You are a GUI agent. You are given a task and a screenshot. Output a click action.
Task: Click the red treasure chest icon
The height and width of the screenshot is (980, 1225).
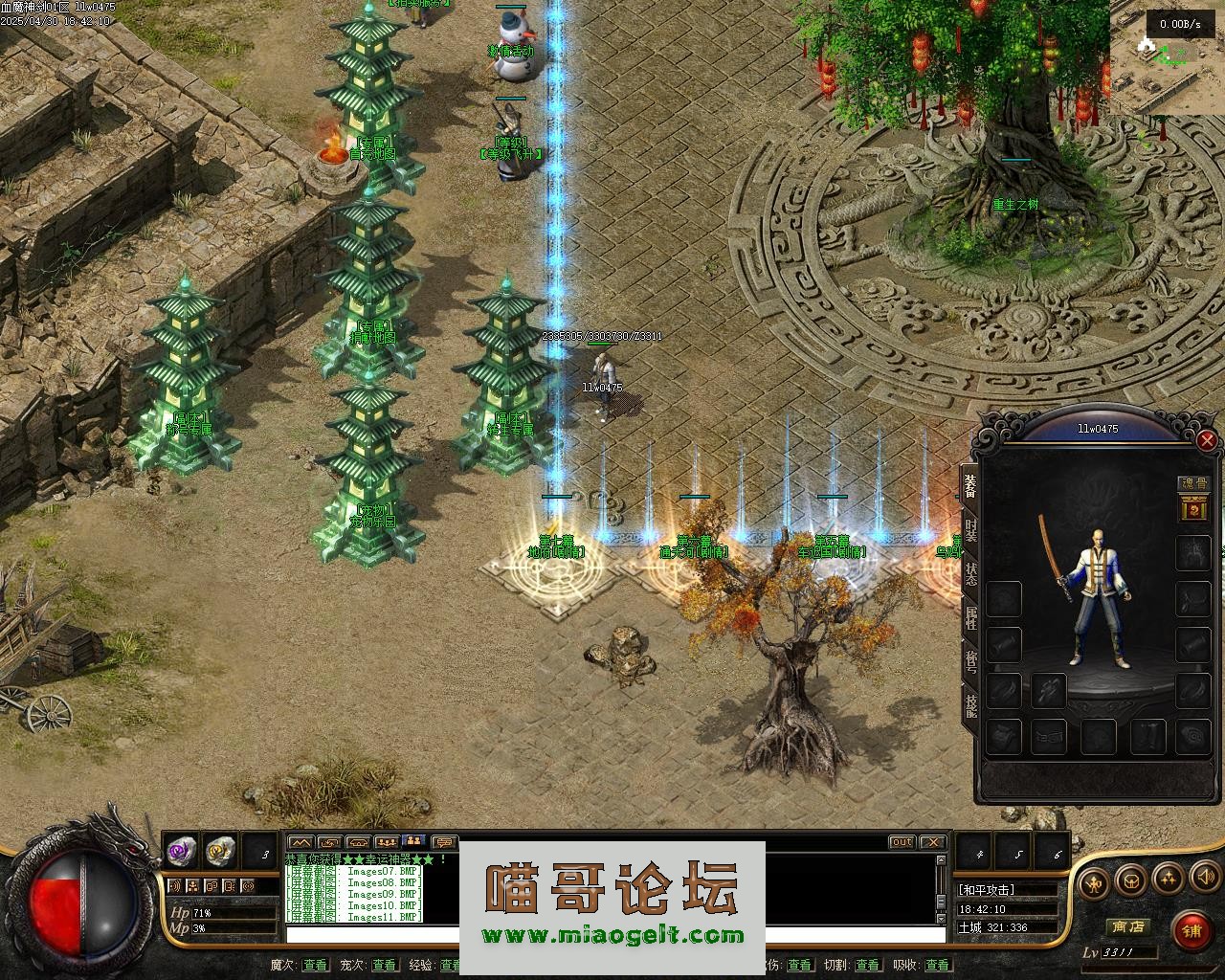[1193, 510]
